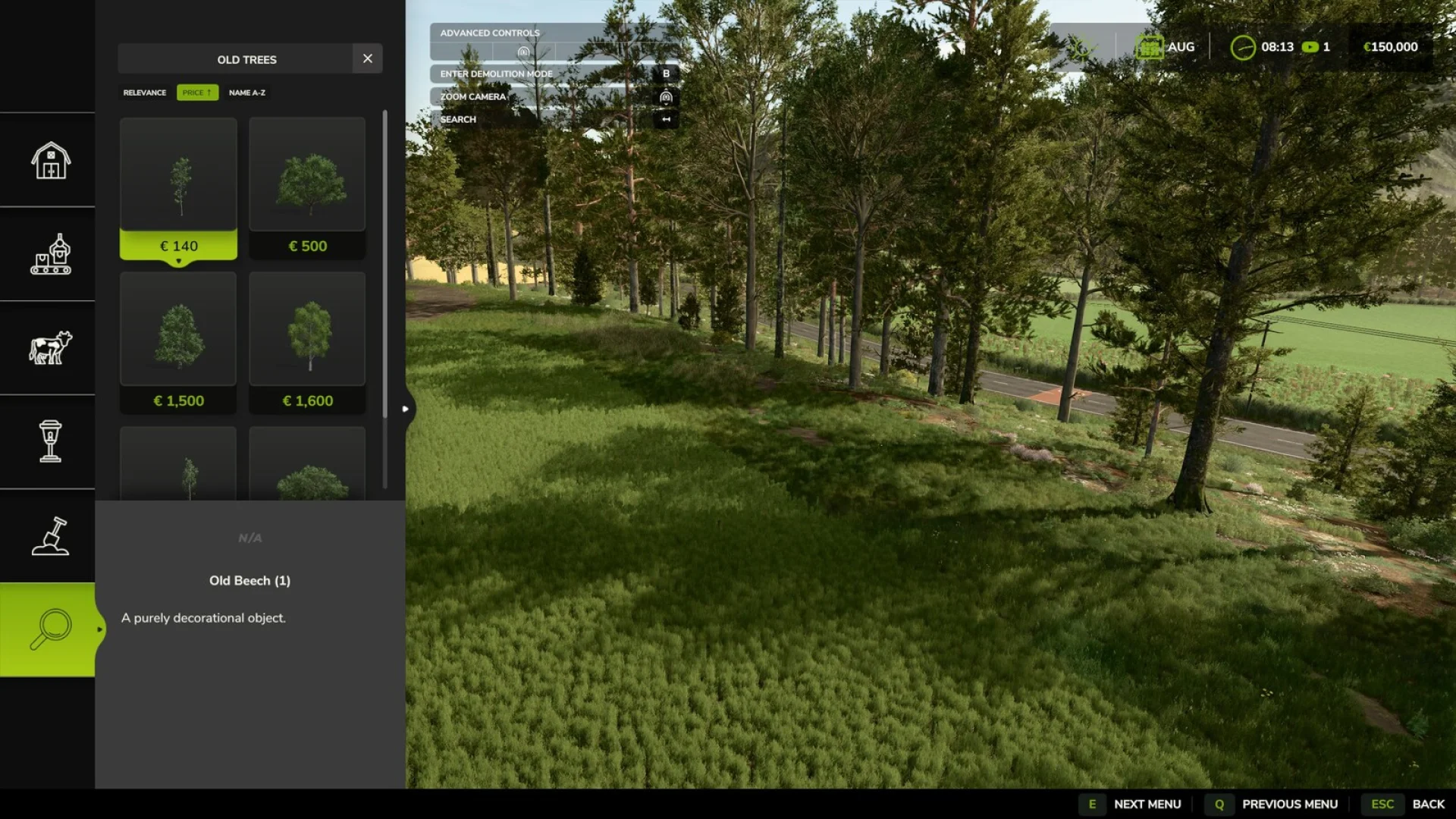Click Back in the bottom right corner
The height and width of the screenshot is (819, 1456).
click(x=1429, y=804)
